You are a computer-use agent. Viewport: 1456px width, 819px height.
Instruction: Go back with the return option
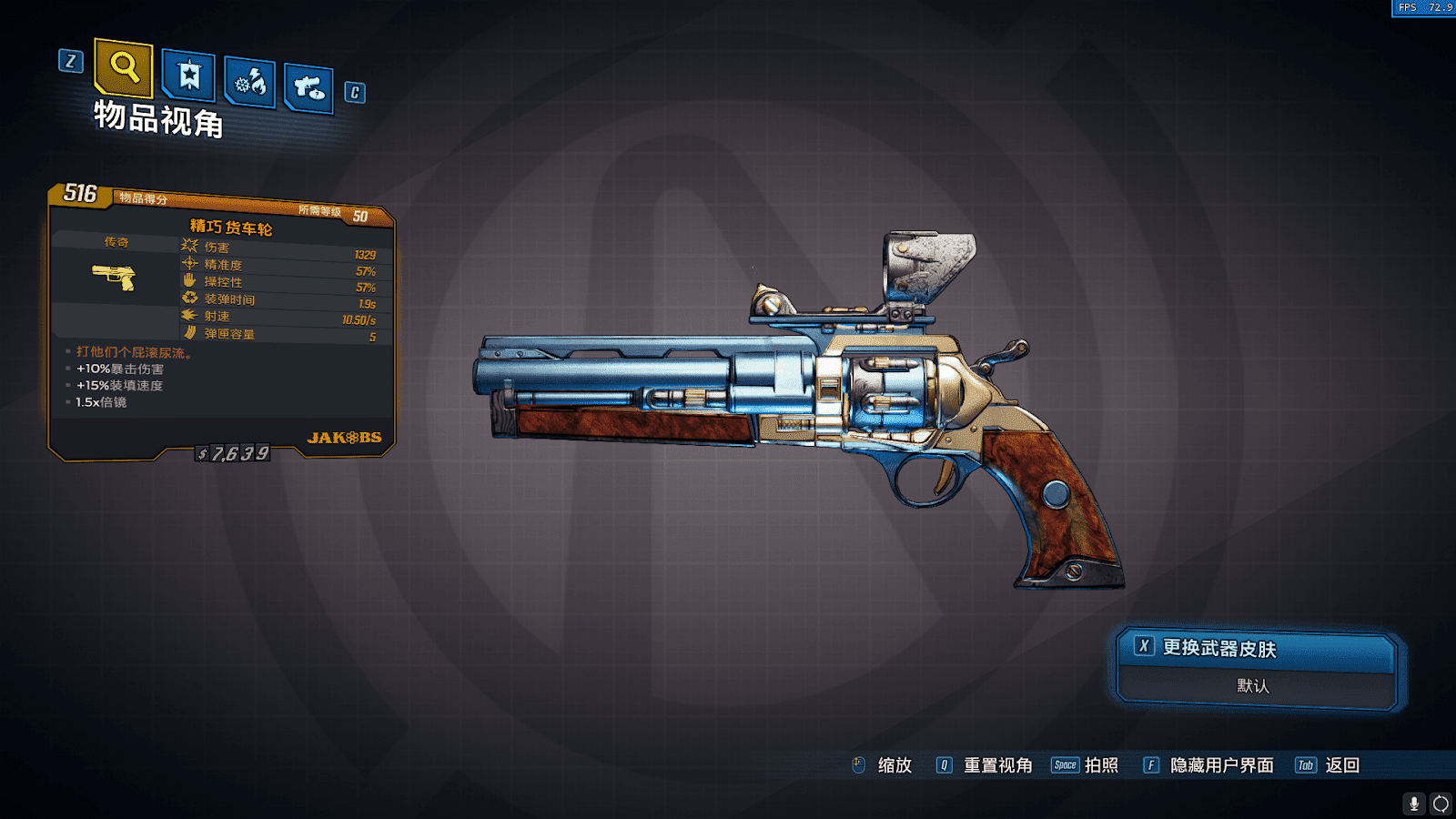pyautogui.click(x=1329, y=765)
